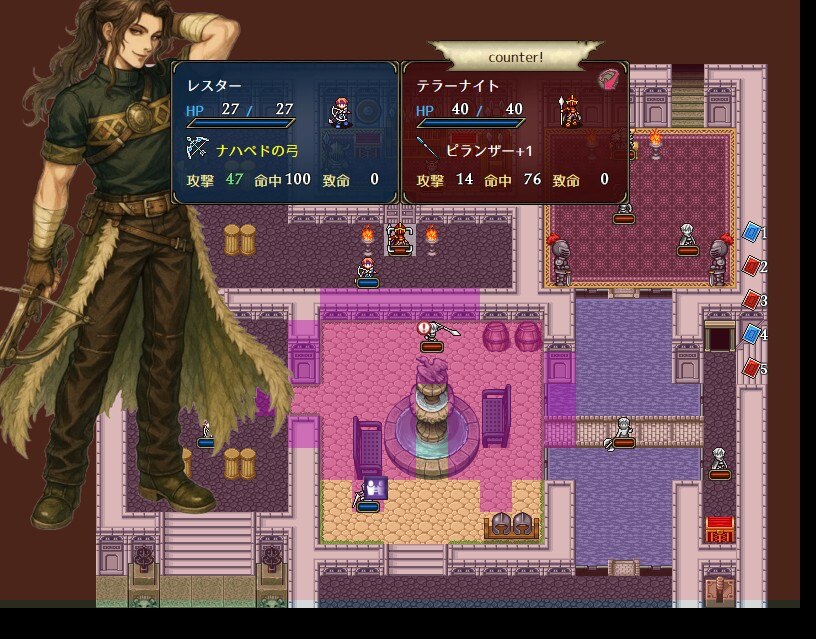Select the ナハペドの弓 bow weapon entry
The height and width of the screenshot is (639, 816).
pyautogui.click(x=257, y=150)
